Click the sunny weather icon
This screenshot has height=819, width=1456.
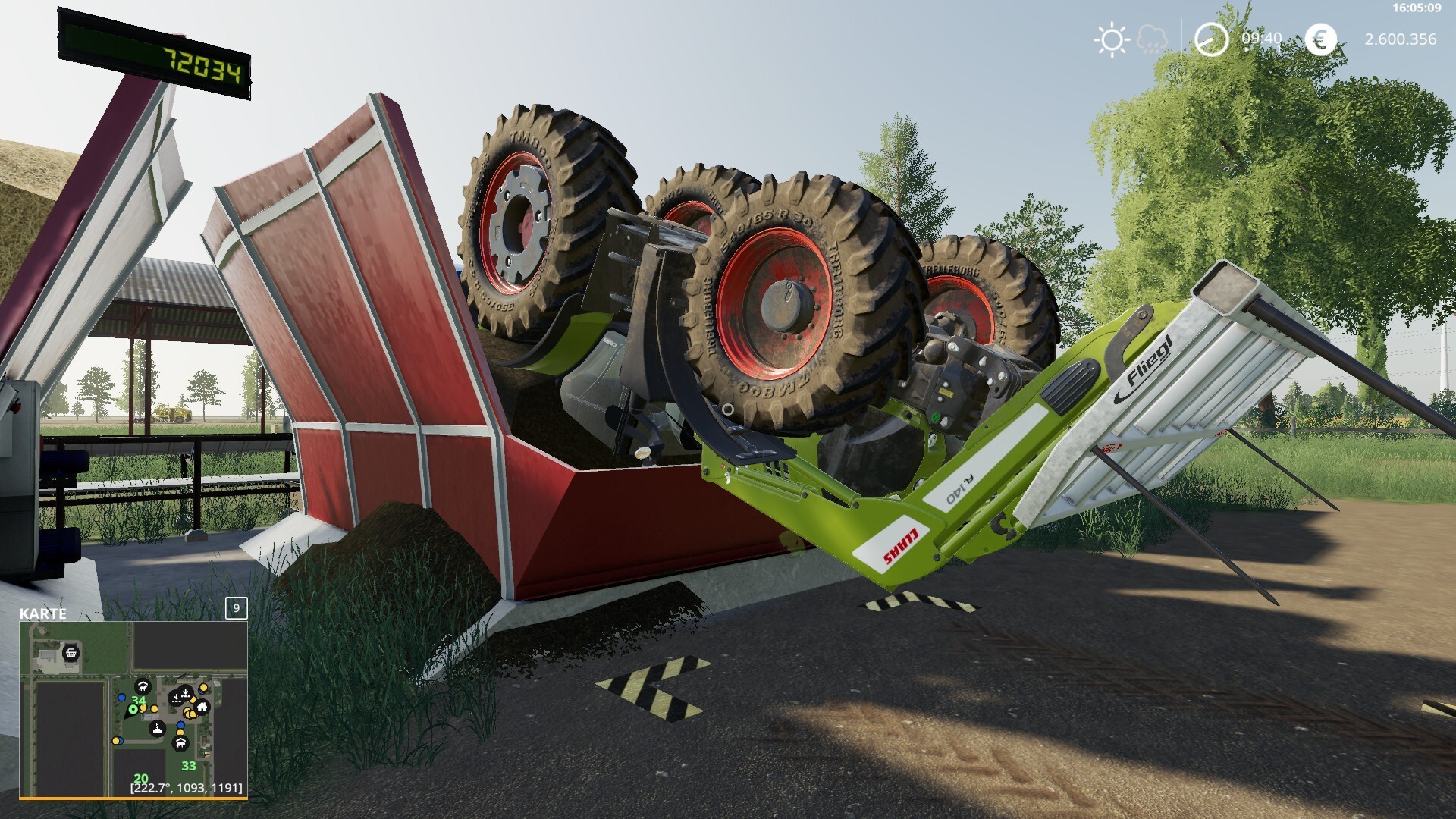coord(1112,39)
